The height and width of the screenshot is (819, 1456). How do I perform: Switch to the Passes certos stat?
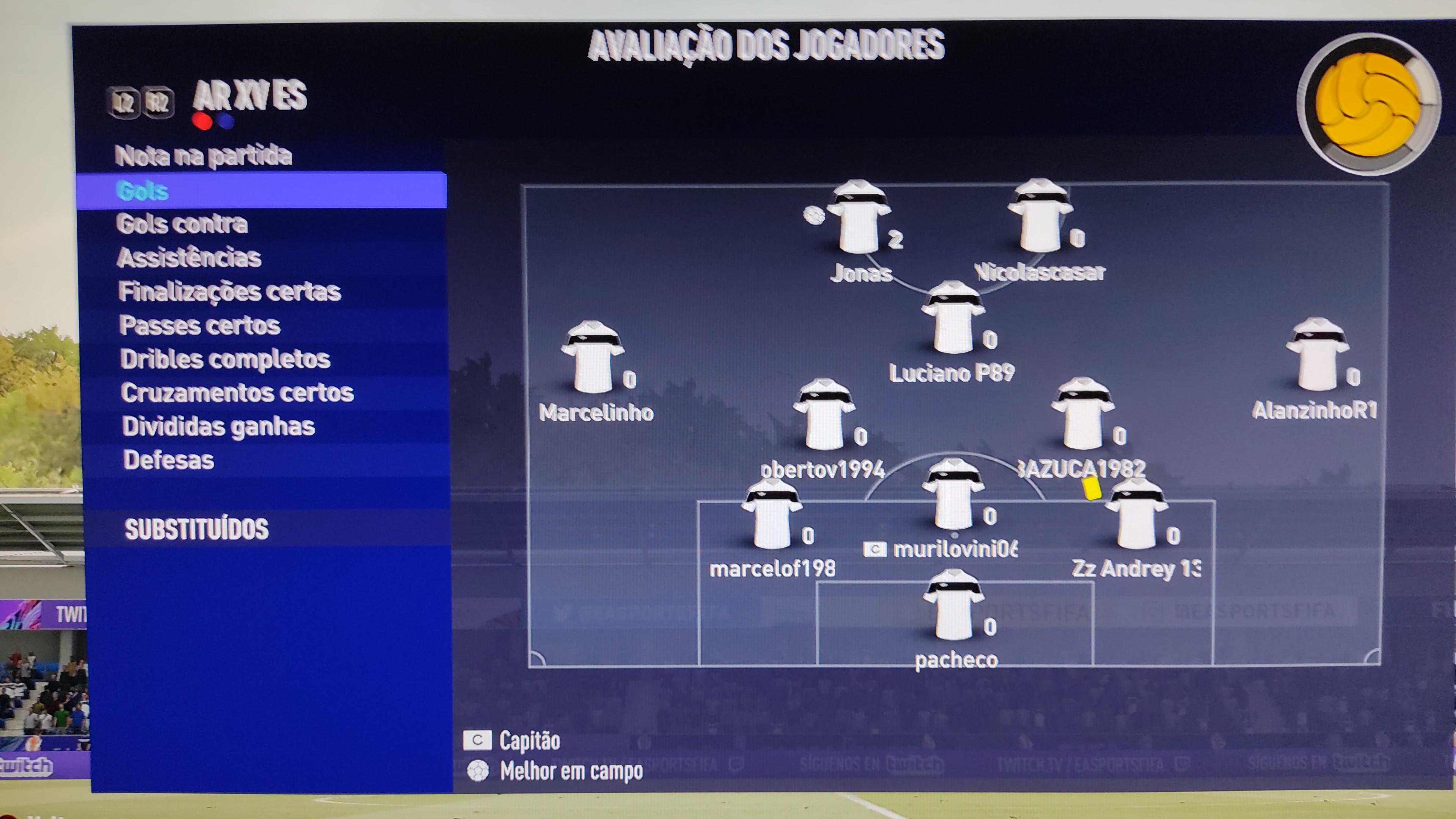tap(199, 326)
